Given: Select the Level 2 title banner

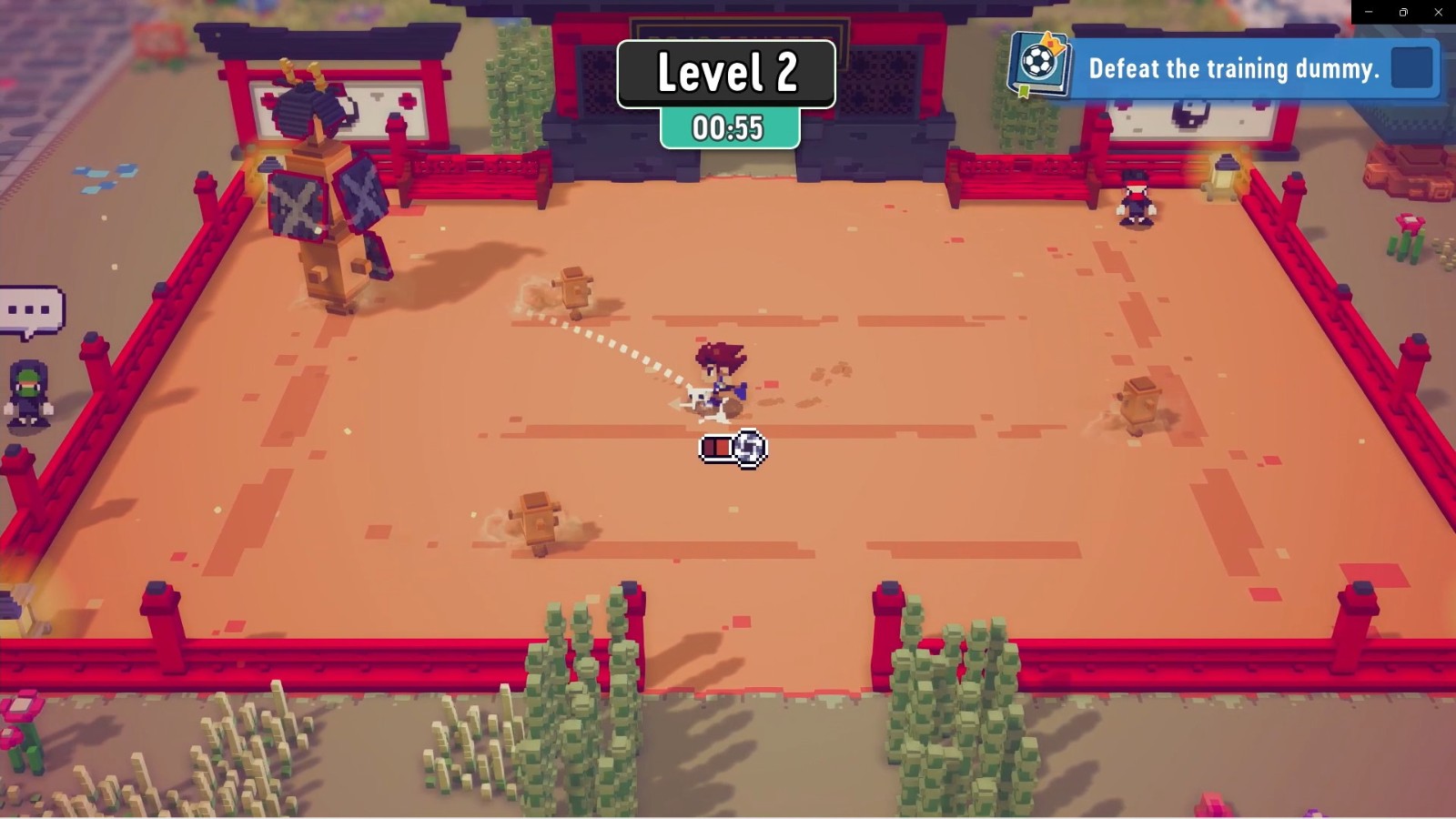Looking at the screenshot, I should [x=725, y=74].
